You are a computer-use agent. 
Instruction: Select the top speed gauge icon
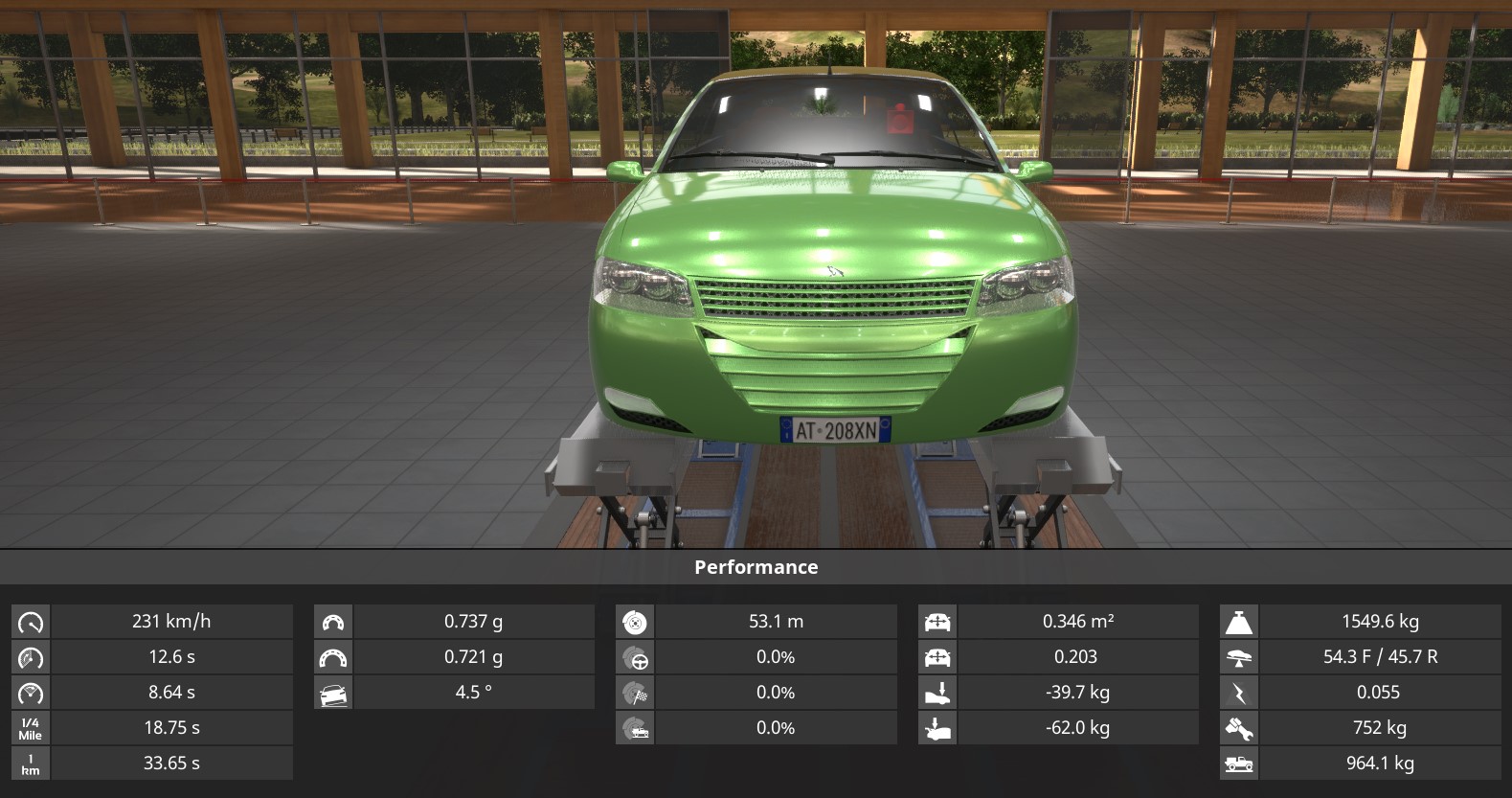31,622
